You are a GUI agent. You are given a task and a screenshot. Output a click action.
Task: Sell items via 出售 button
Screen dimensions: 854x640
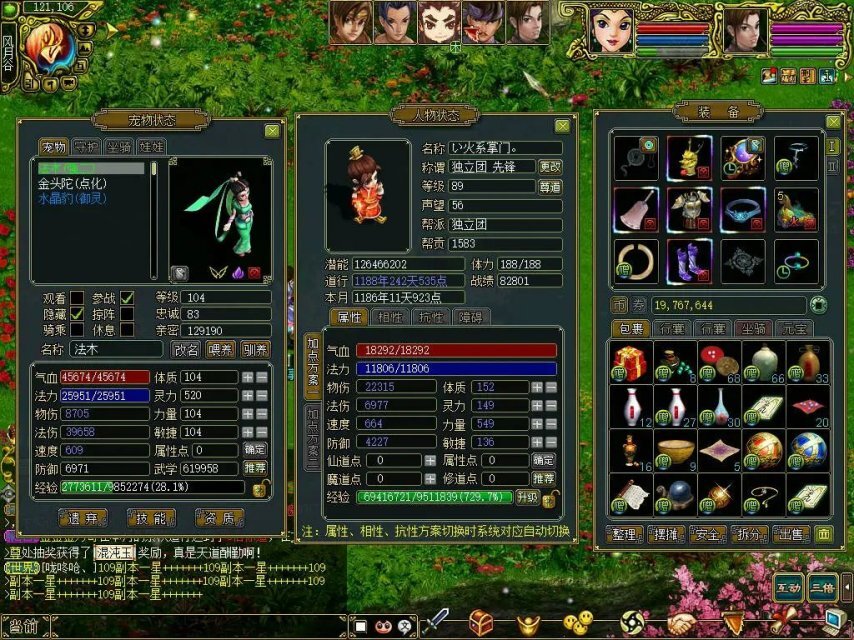(x=790, y=533)
